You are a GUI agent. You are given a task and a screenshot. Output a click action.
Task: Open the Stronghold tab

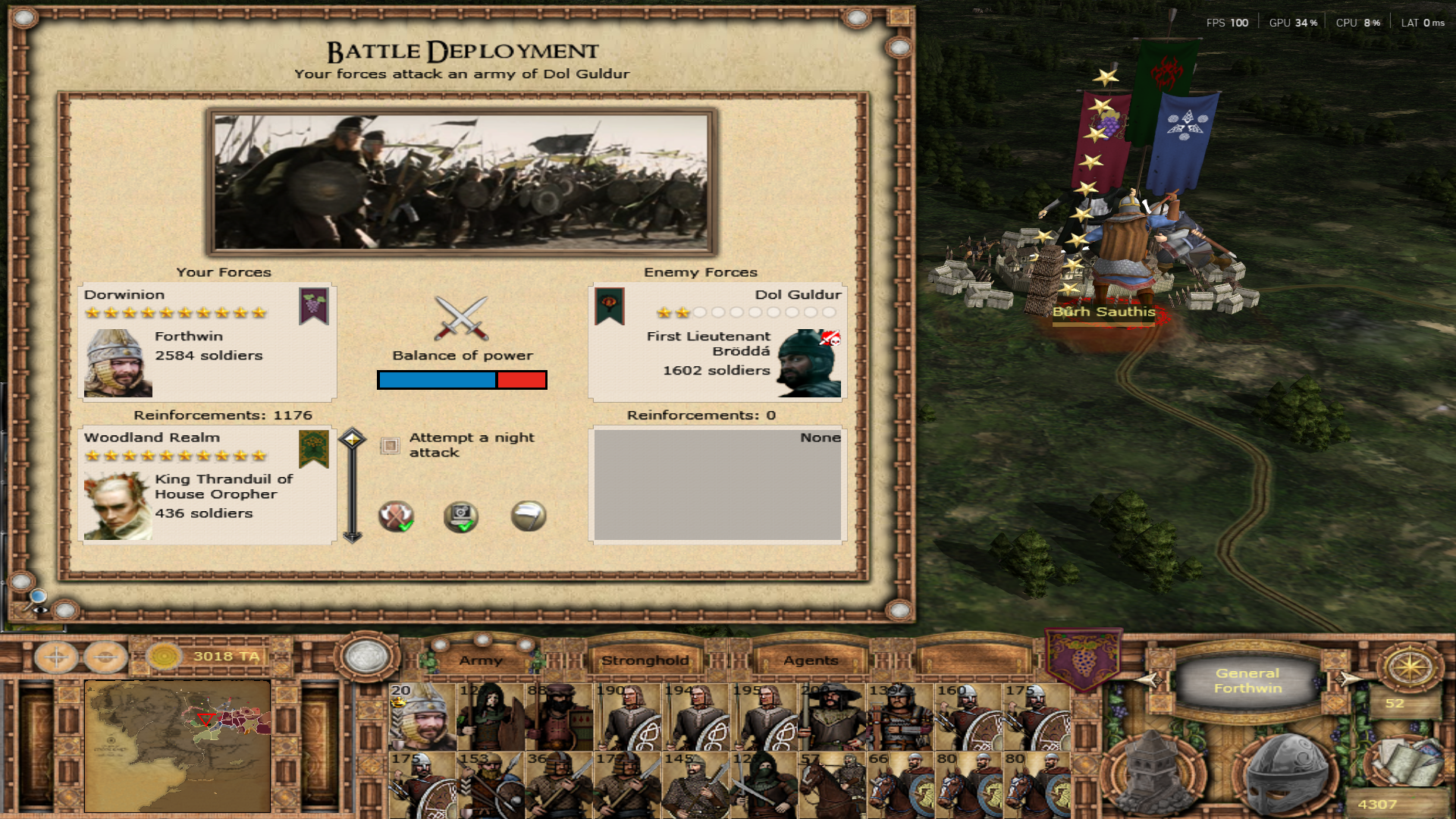tap(645, 660)
